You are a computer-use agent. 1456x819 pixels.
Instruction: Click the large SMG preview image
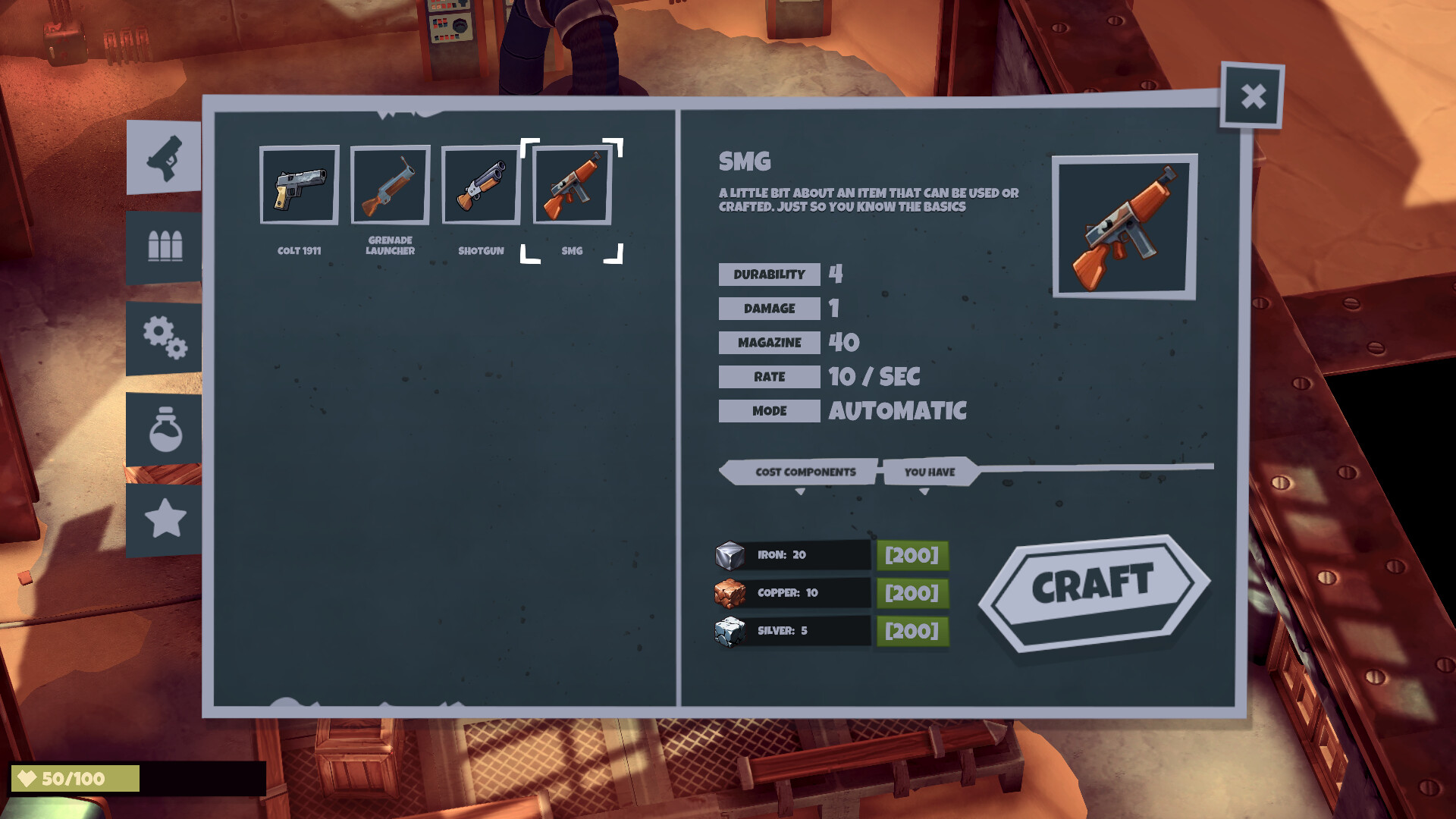pos(1124,227)
